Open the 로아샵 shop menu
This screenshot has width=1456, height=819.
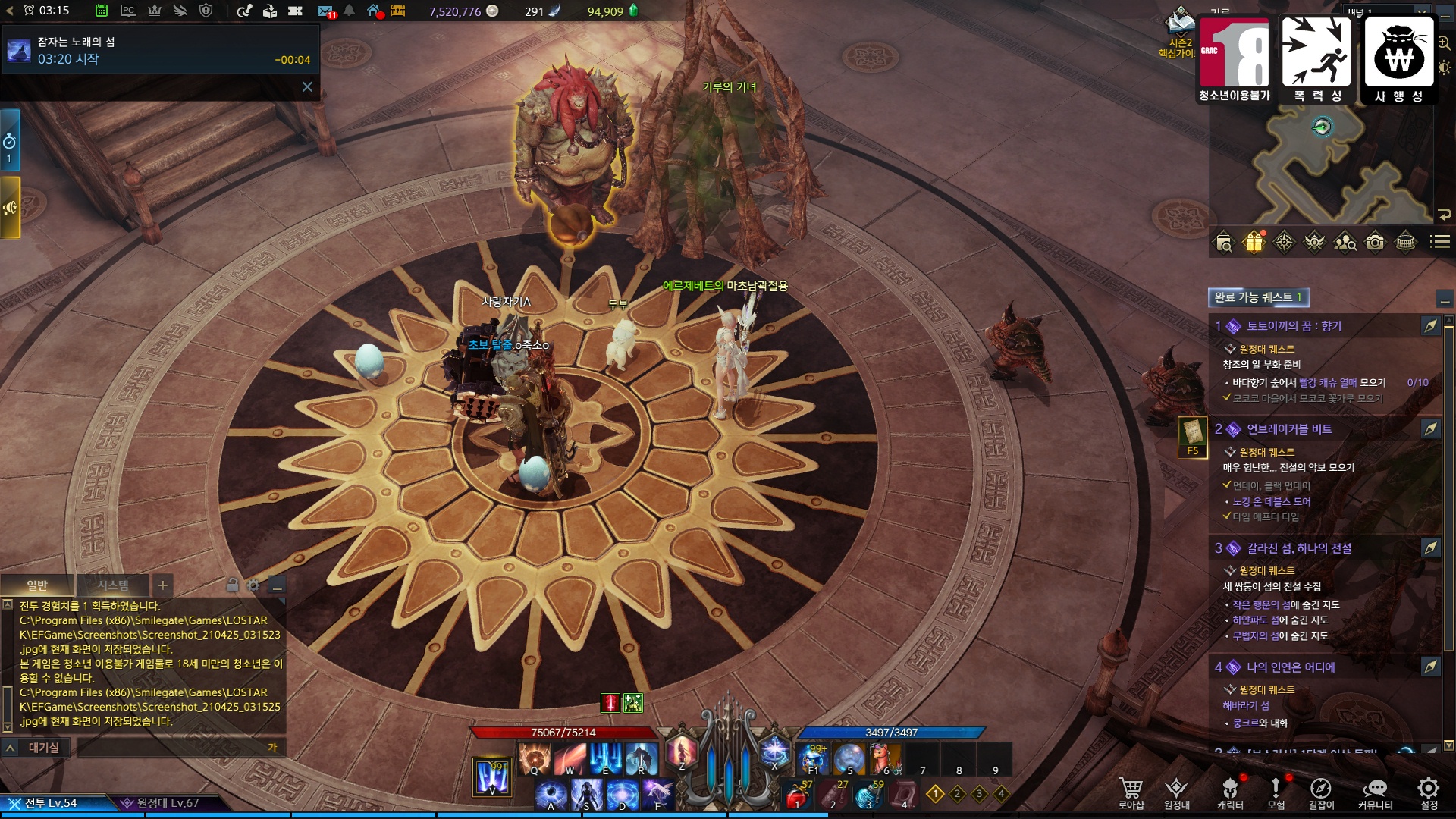tap(1131, 792)
